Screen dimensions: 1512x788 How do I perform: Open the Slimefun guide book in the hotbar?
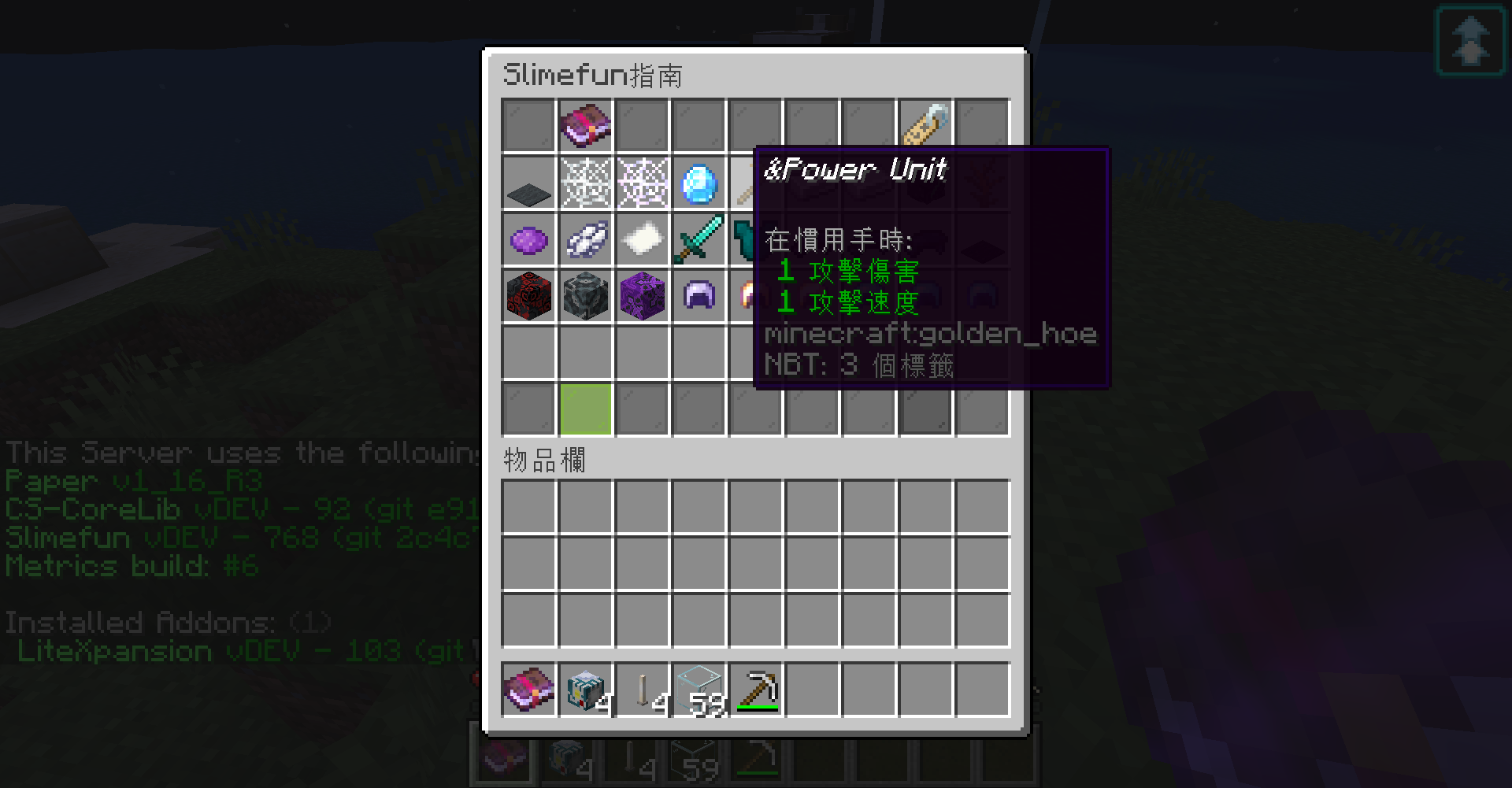pyautogui.click(x=528, y=690)
